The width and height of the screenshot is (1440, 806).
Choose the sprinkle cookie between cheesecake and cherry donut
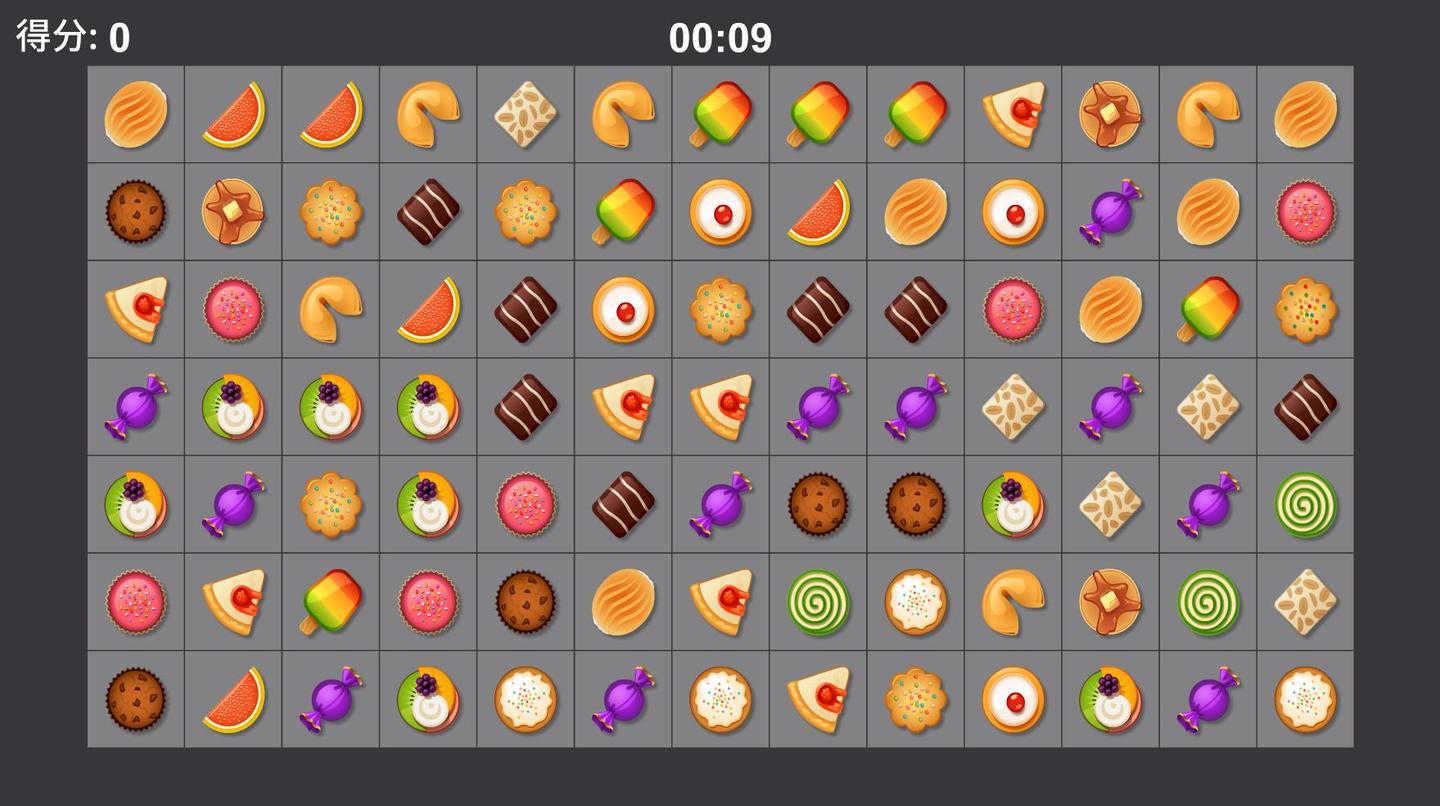tap(916, 700)
